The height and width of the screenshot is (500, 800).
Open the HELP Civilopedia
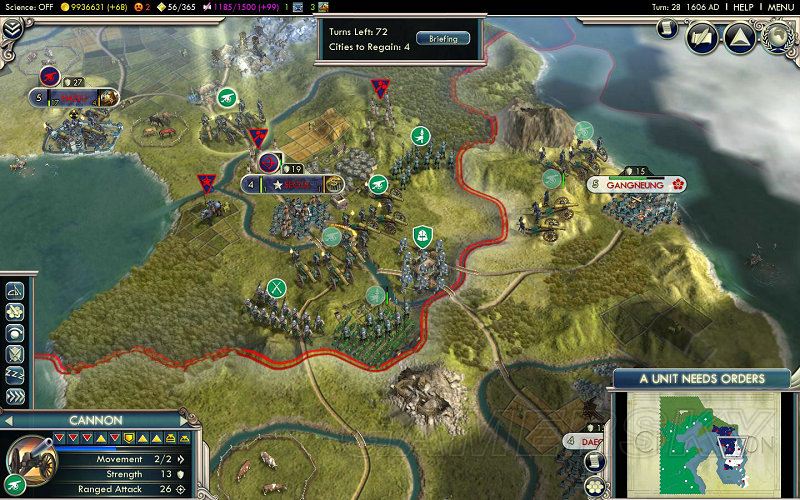tap(743, 7)
